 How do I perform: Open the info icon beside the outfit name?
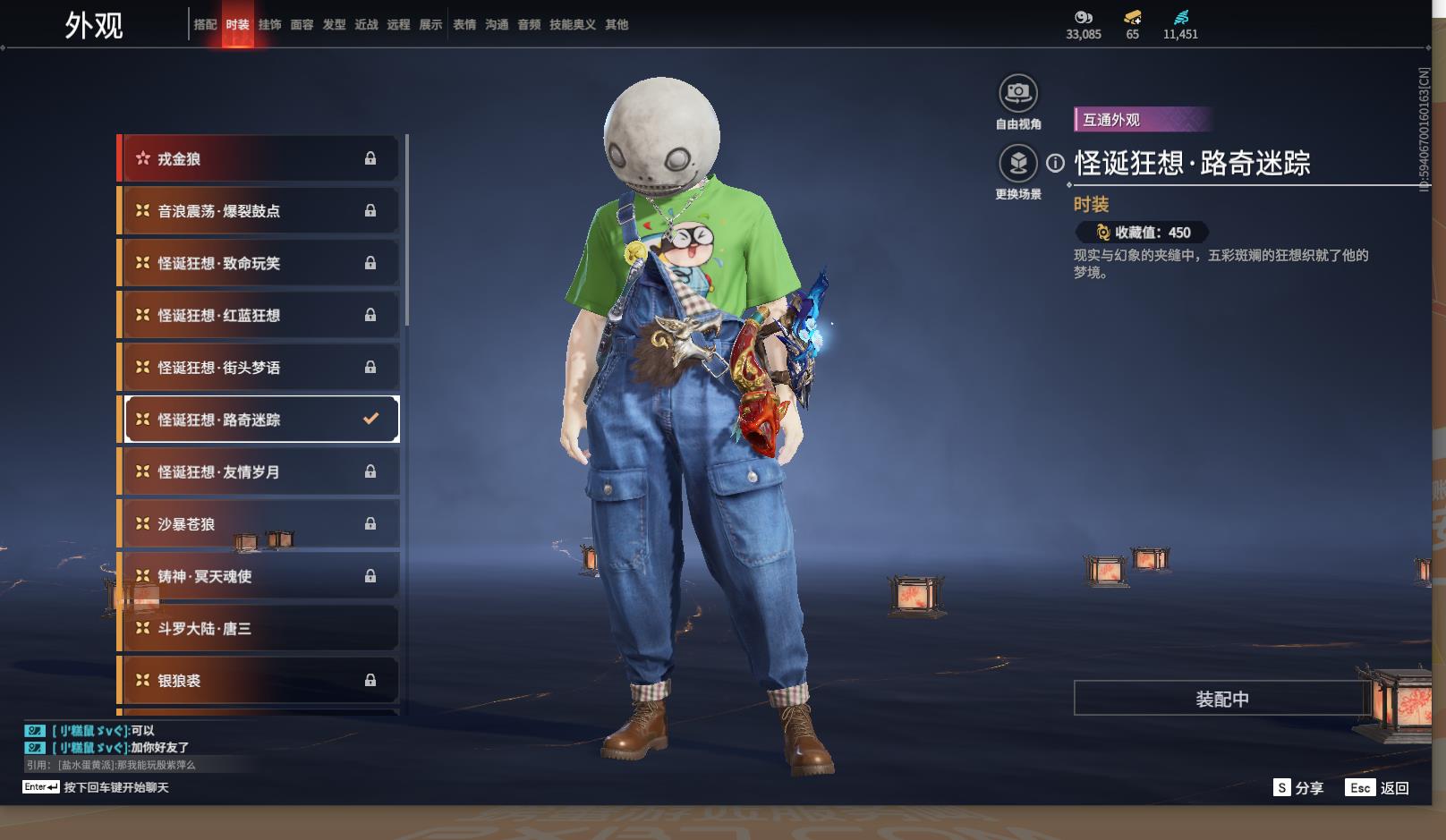click(1056, 164)
